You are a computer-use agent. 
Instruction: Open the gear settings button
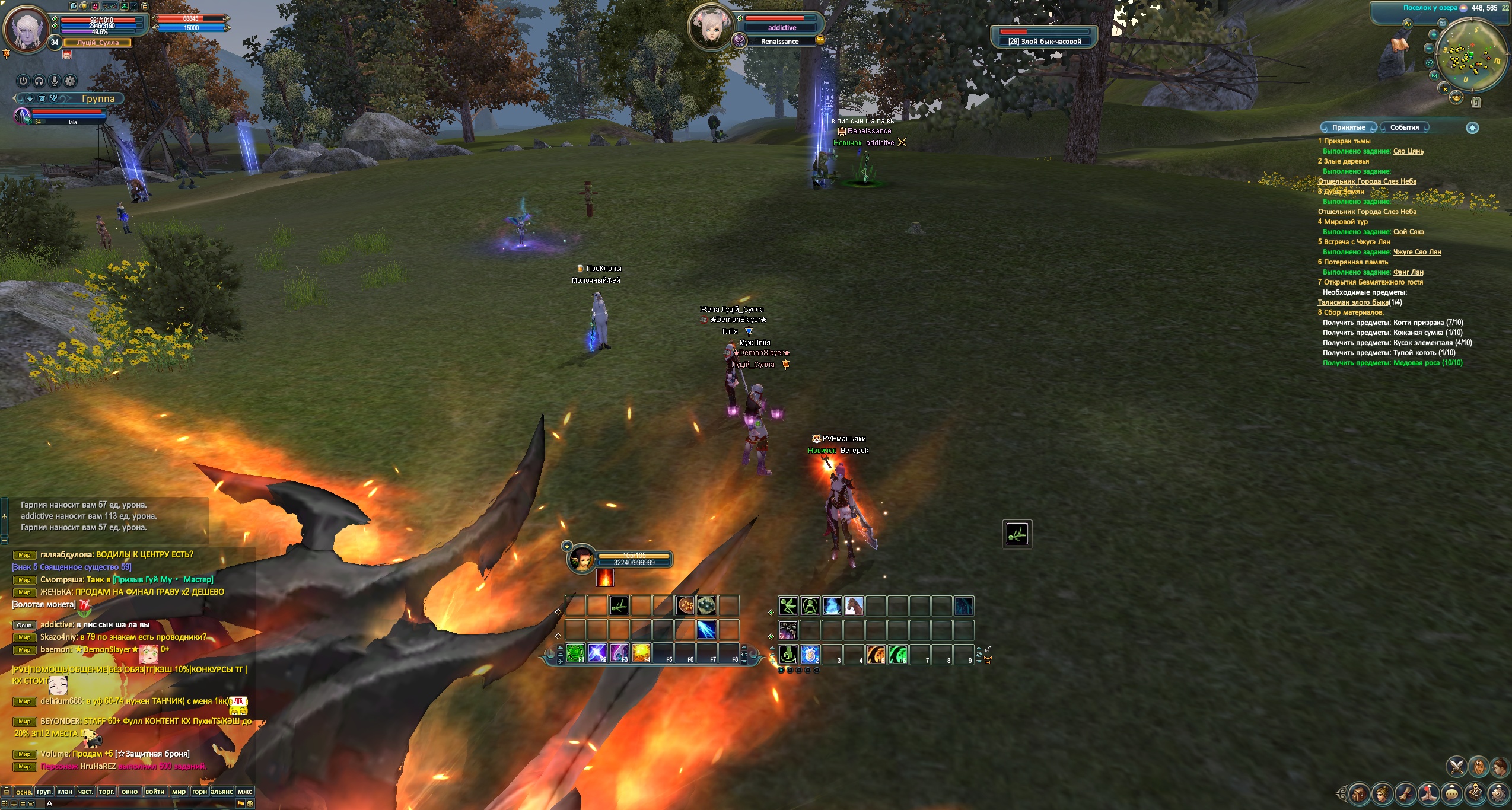coord(70,81)
